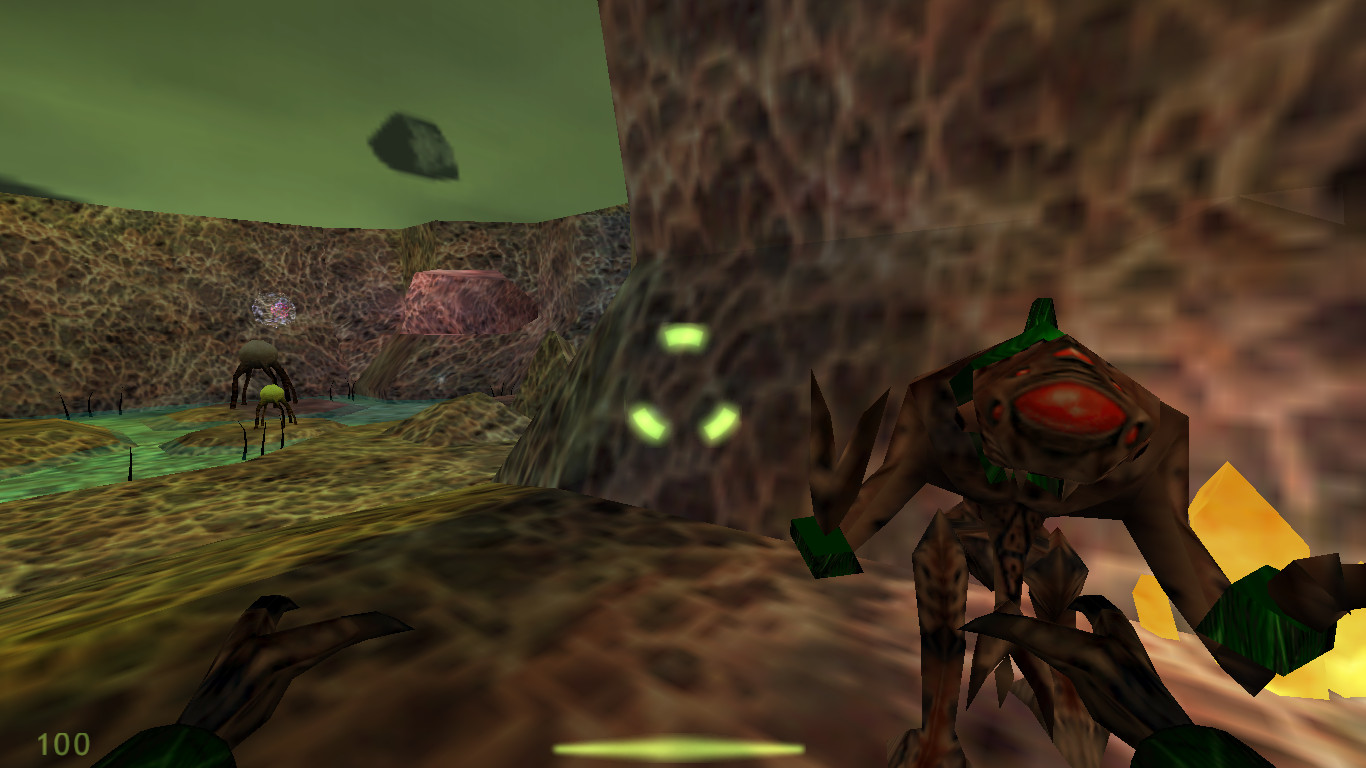The width and height of the screenshot is (1366, 768).
Task: Target the alien grunt's red eye
Action: (x=1070, y=408)
